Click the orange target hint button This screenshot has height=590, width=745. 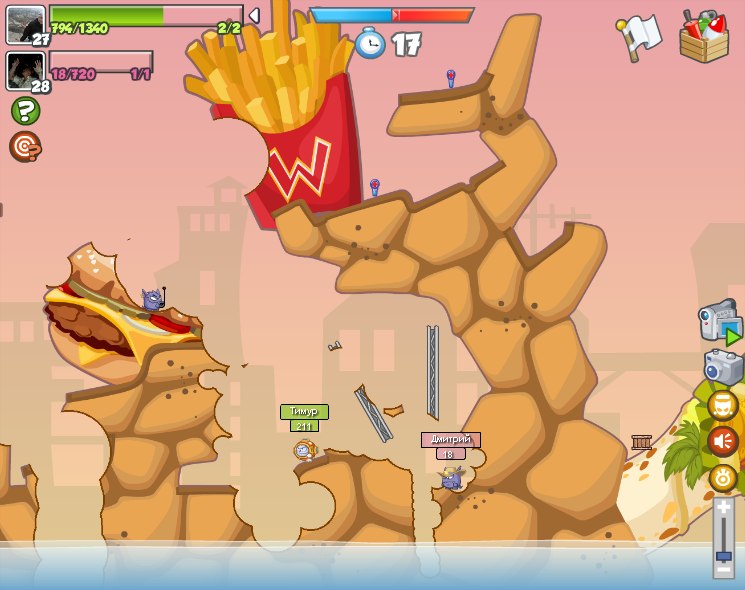[24, 146]
